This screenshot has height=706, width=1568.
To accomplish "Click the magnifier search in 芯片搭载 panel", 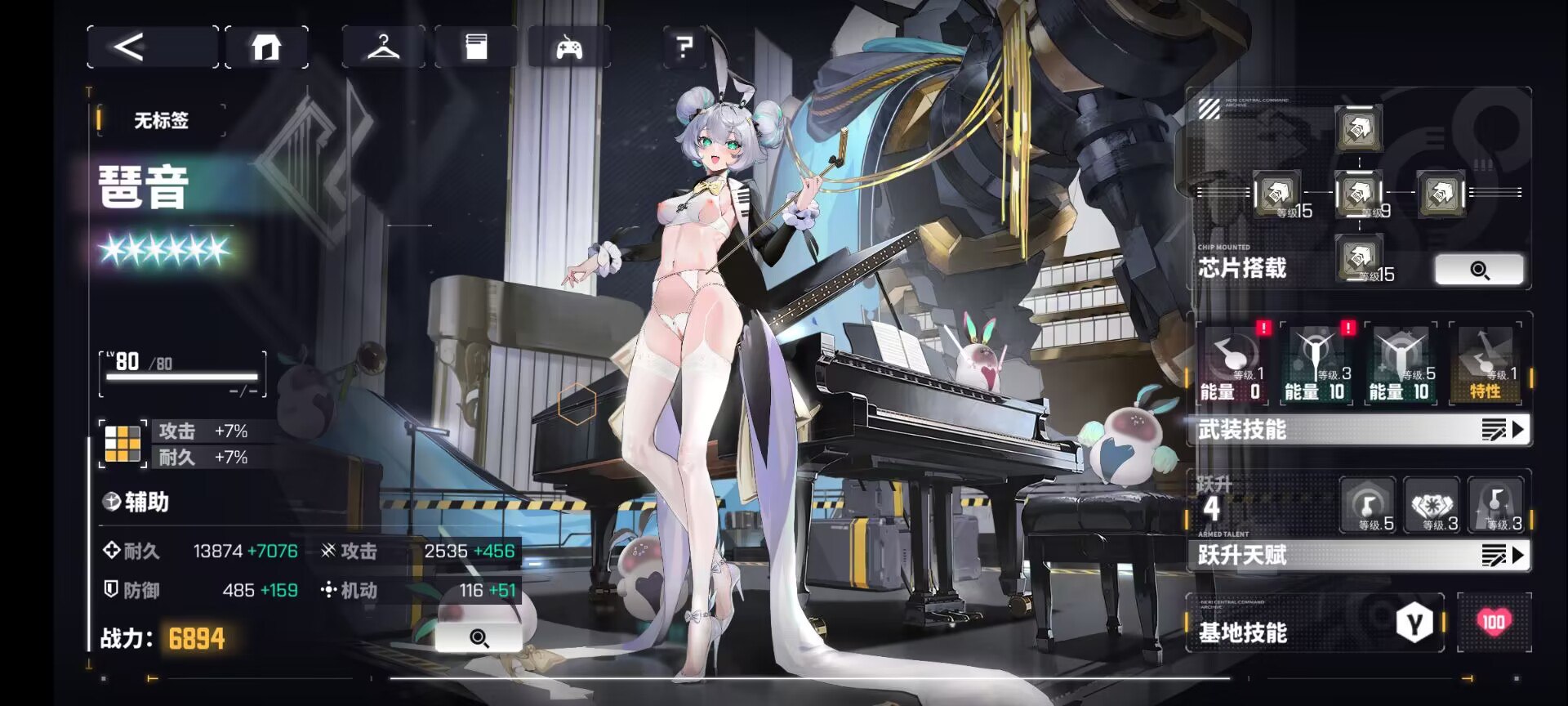I will tap(1481, 269).
